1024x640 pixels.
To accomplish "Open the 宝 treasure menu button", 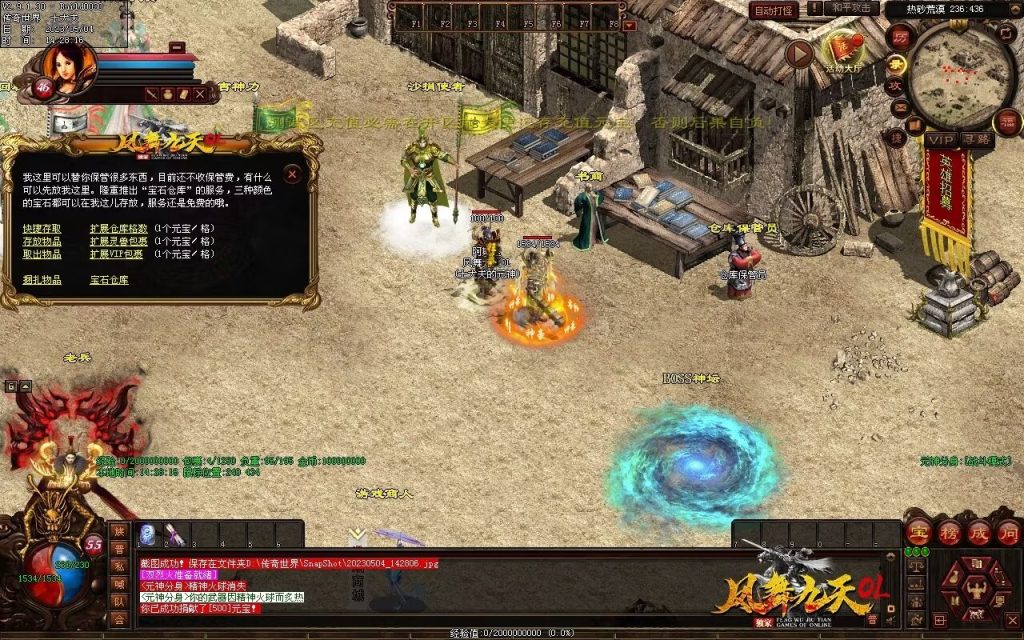I will 917,532.
